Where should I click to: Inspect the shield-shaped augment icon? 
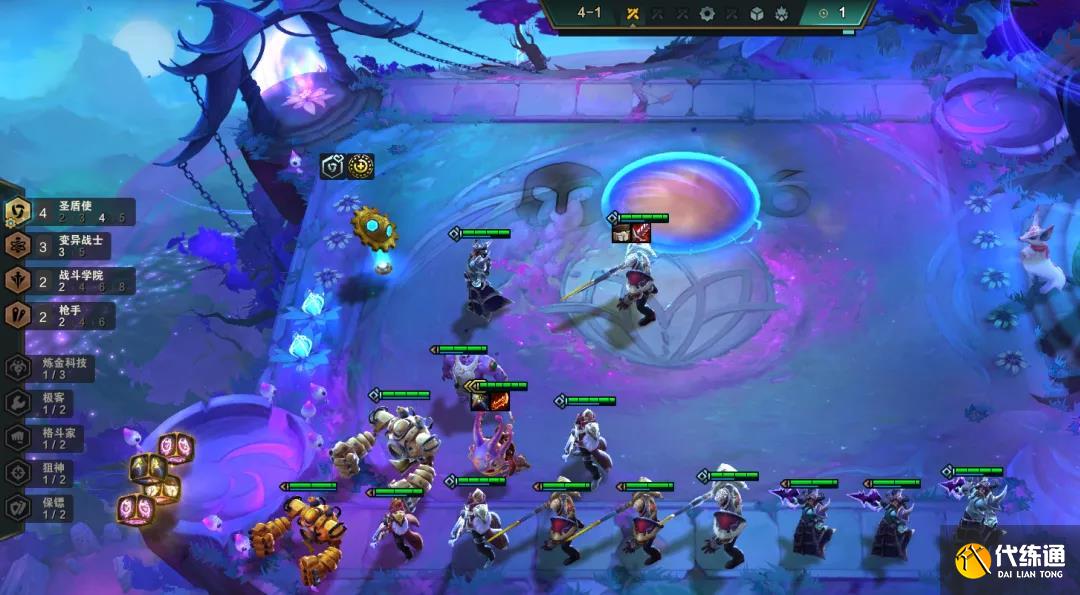[332, 166]
